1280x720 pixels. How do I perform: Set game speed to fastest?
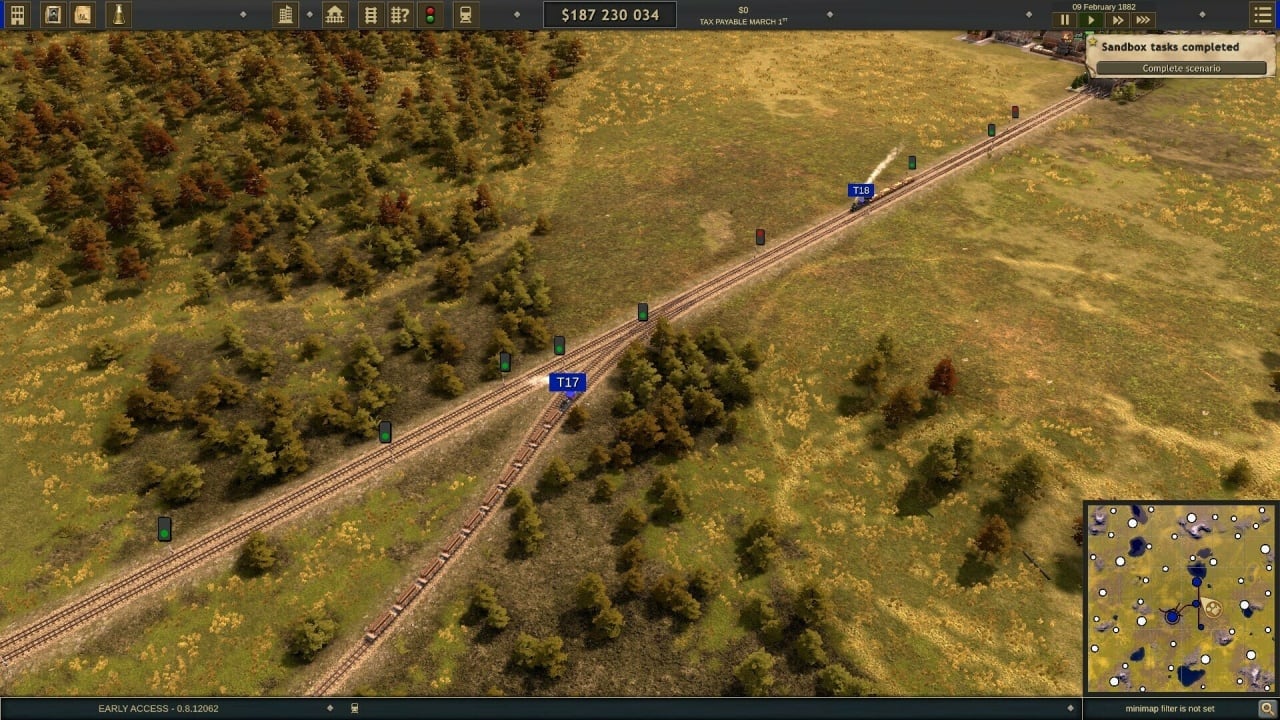tap(1143, 20)
